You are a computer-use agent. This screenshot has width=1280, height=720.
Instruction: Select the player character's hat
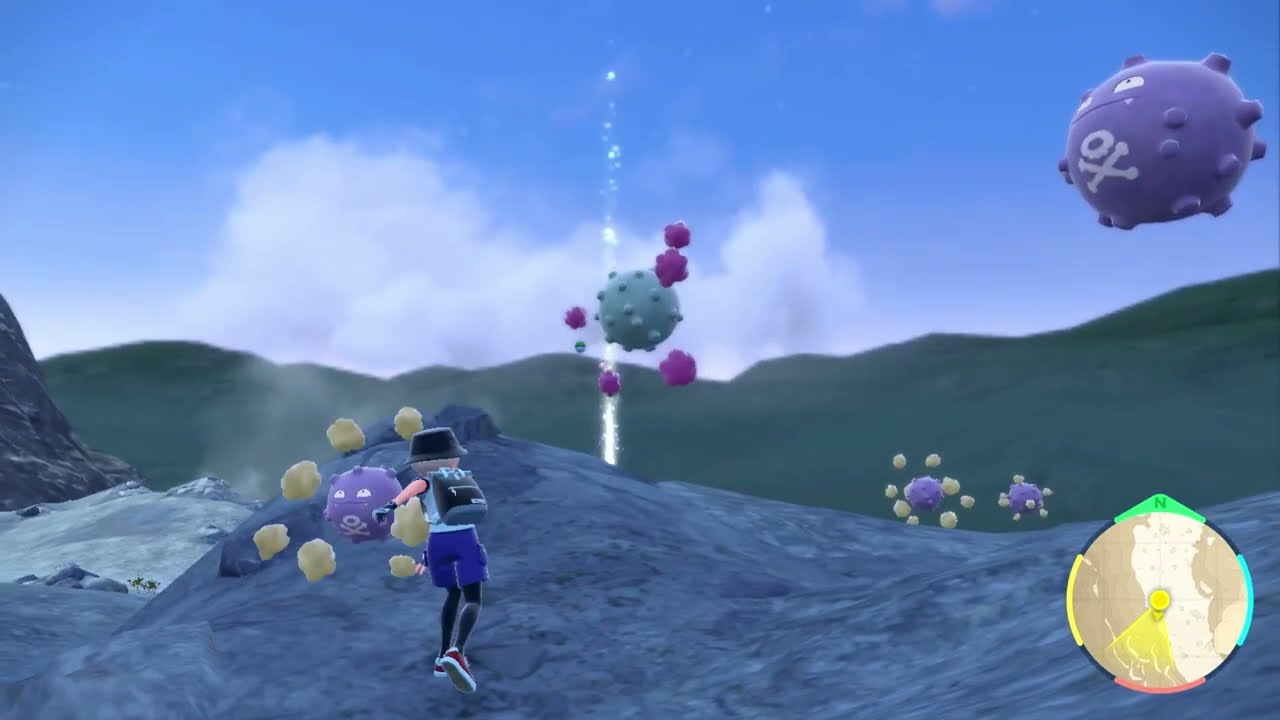435,443
